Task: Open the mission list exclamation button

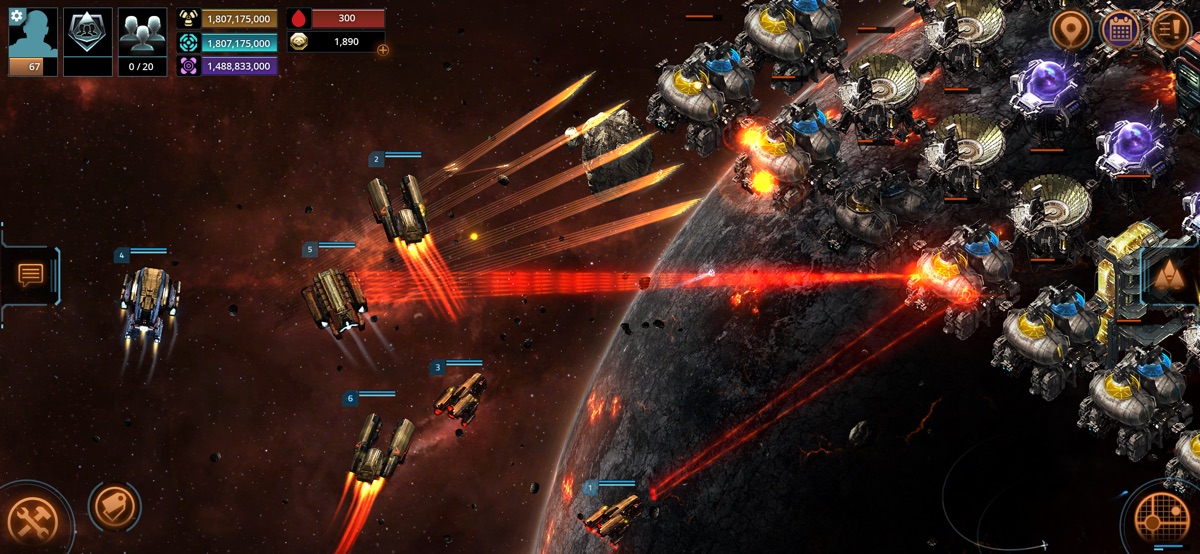Action: 1171,29
